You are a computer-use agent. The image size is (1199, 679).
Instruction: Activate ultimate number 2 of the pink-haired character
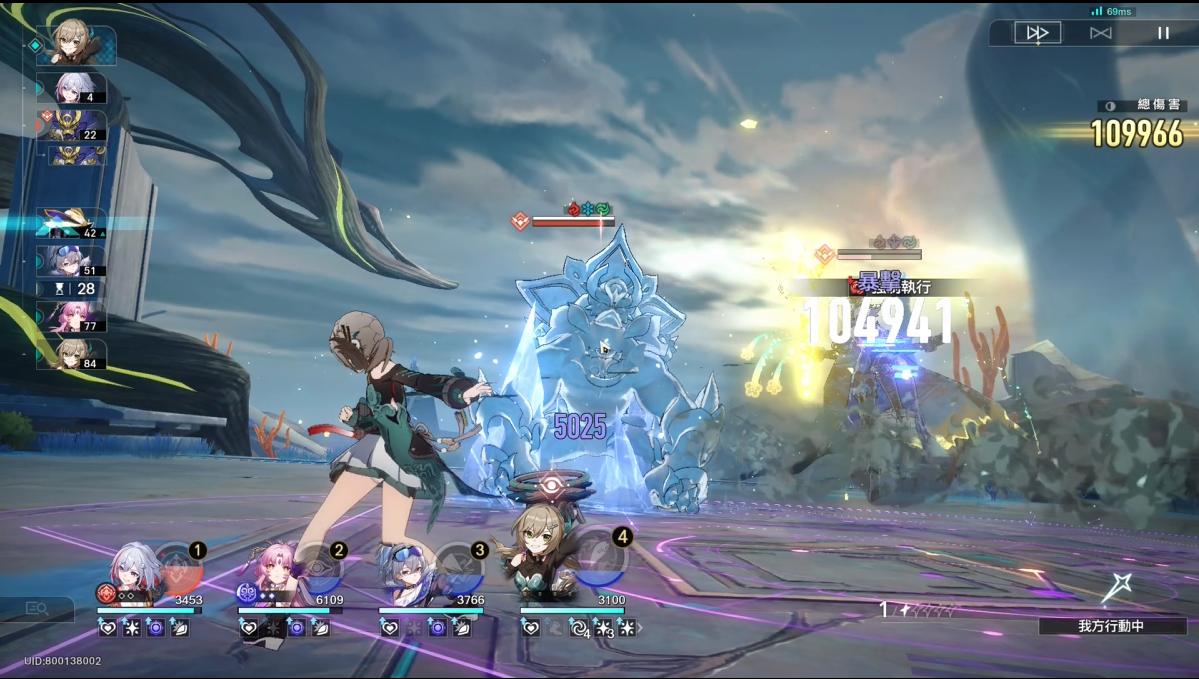point(320,568)
